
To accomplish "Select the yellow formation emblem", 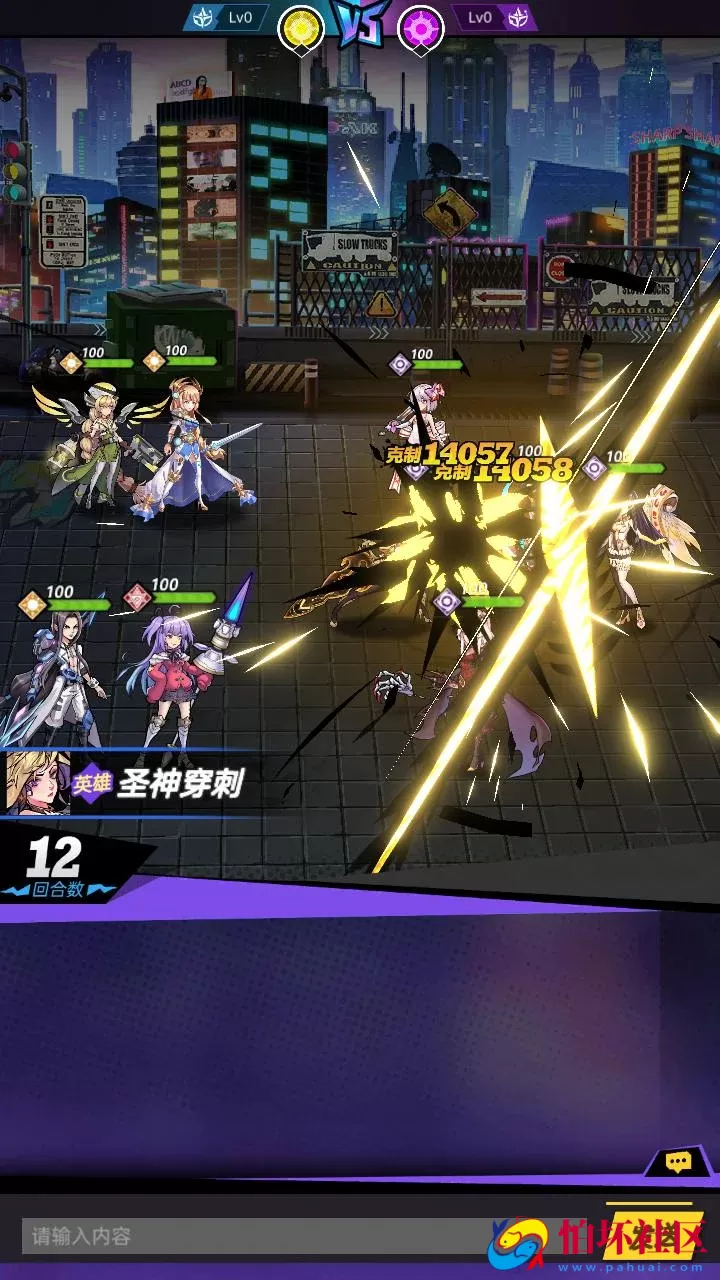I will tap(300, 28).
